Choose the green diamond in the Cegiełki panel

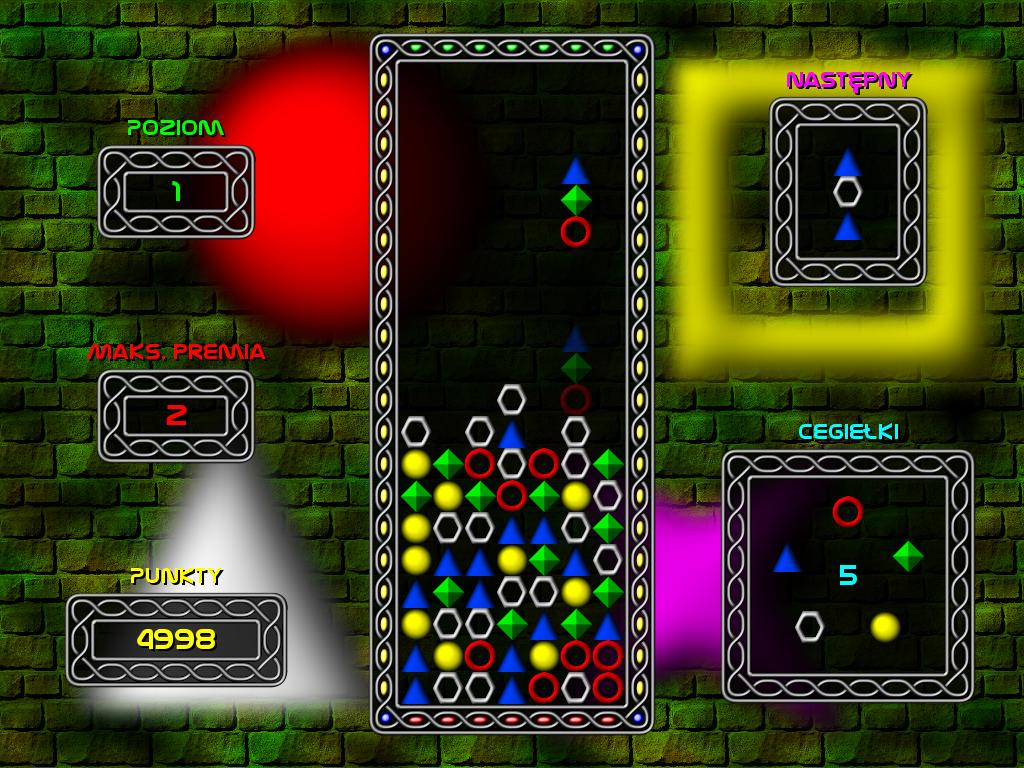pyautogui.click(x=908, y=556)
